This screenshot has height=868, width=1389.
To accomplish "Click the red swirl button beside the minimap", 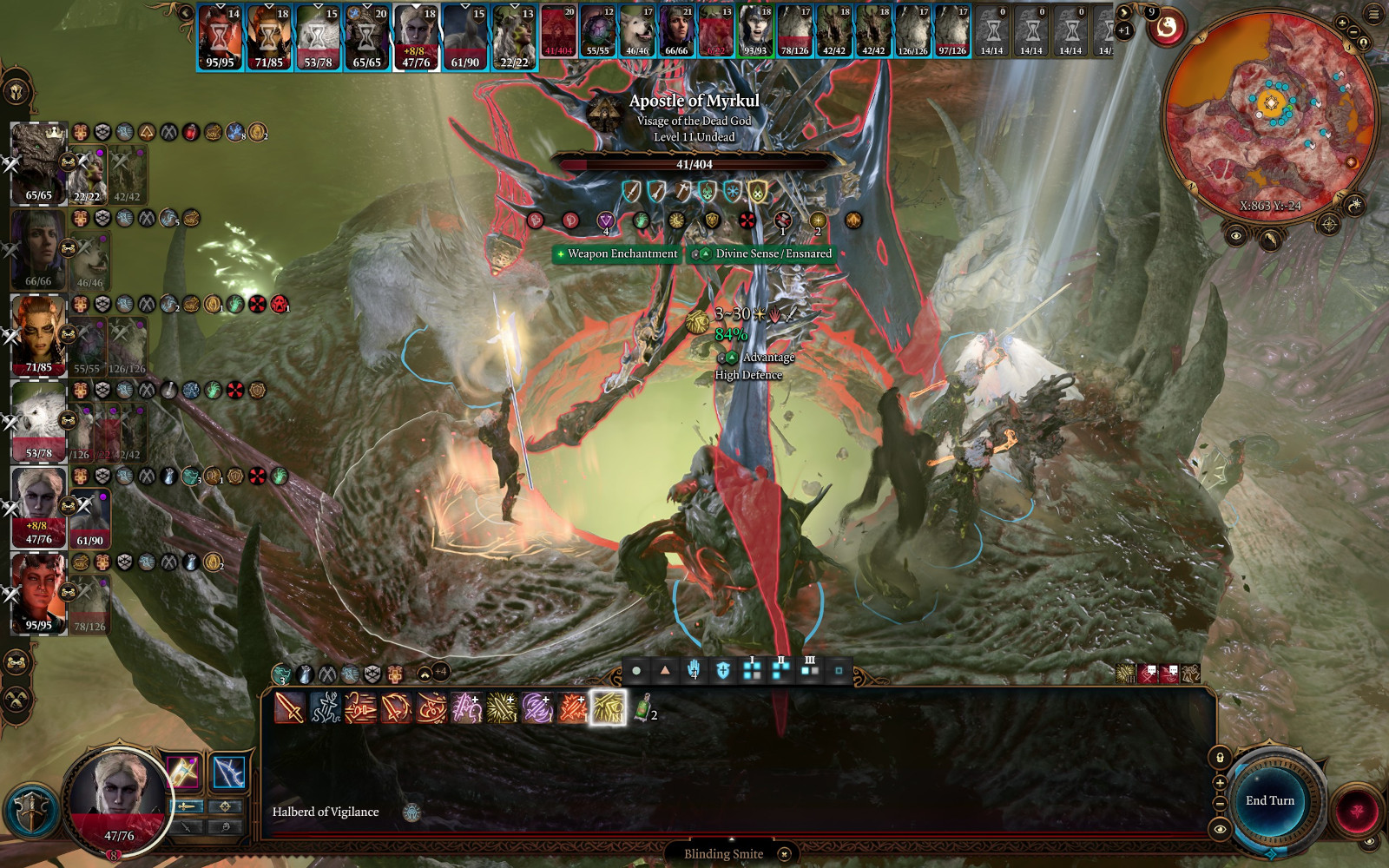I will tap(1168, 29).
